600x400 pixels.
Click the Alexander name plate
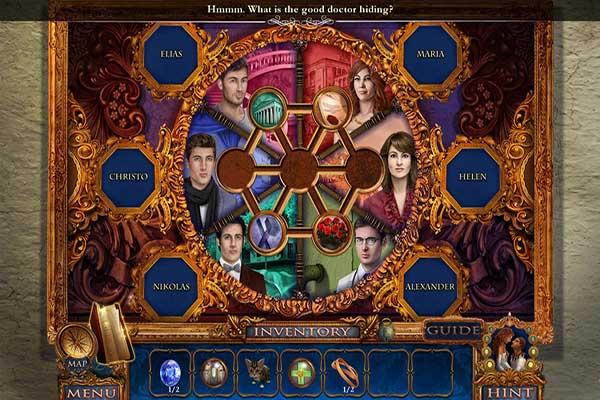pos(430,285)
